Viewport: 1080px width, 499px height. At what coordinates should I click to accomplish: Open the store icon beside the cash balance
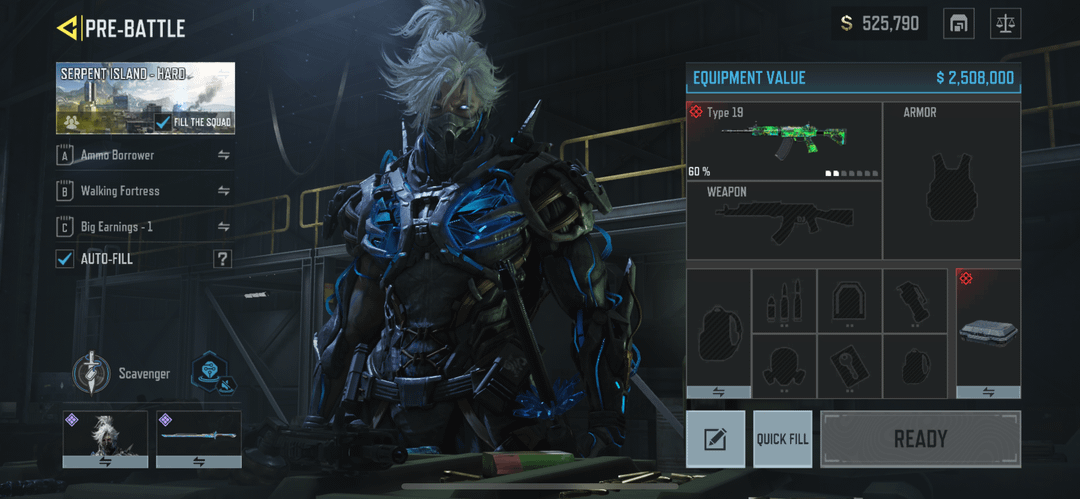coord(958,23)
